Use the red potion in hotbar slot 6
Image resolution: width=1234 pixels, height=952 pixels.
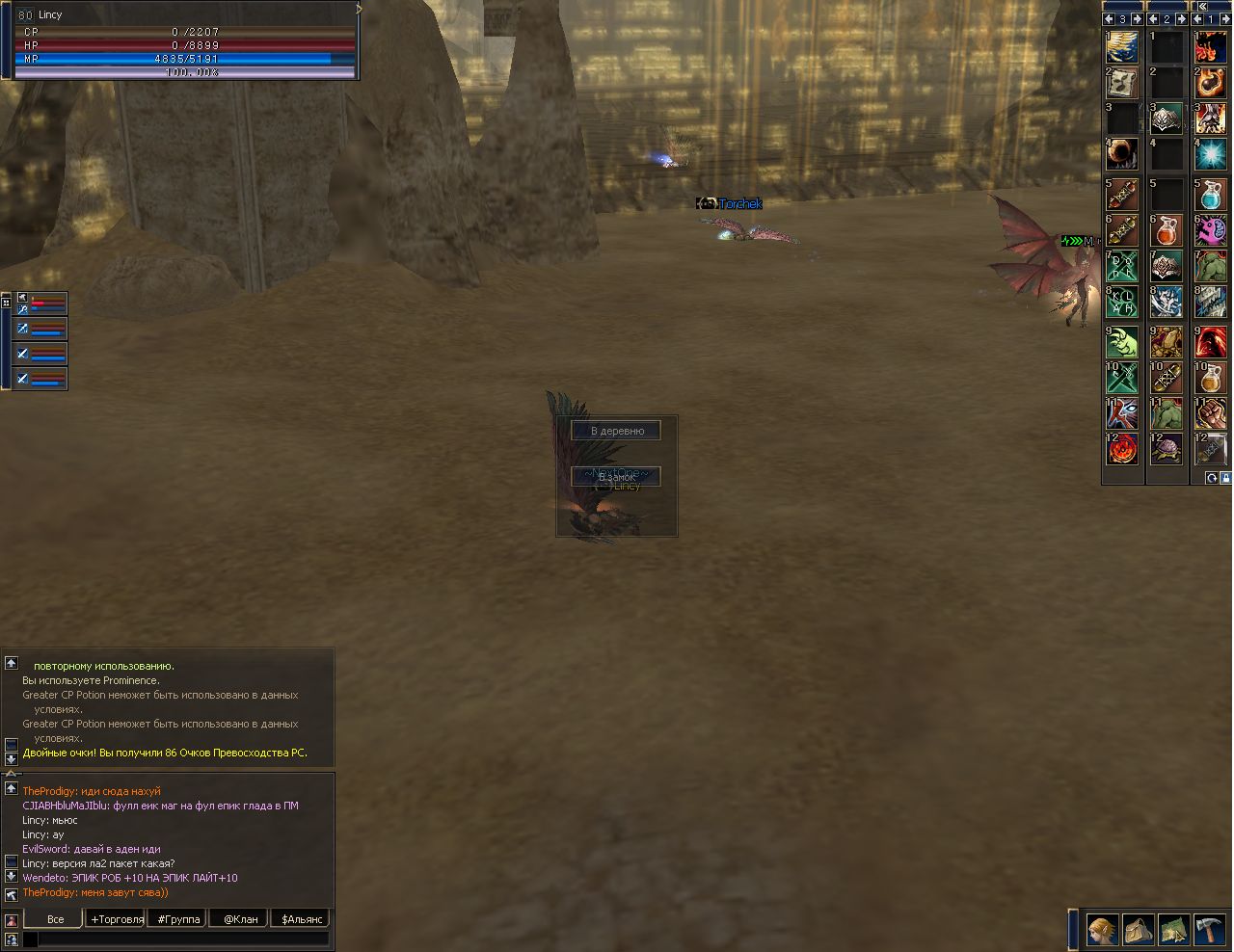pyautogui.click(x=1167, y=230)
